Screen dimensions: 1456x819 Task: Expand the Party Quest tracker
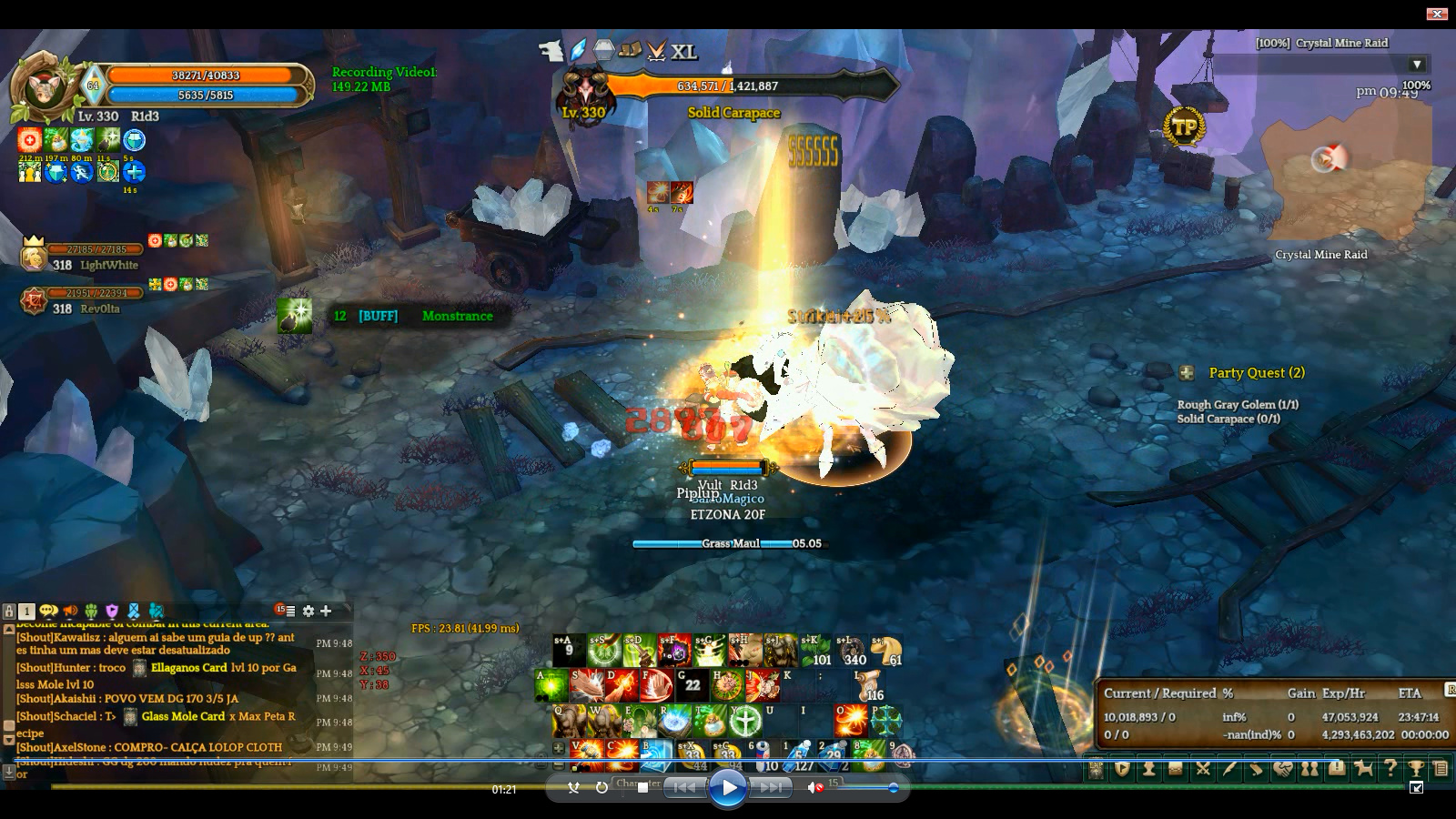(x=1187, y=372)
